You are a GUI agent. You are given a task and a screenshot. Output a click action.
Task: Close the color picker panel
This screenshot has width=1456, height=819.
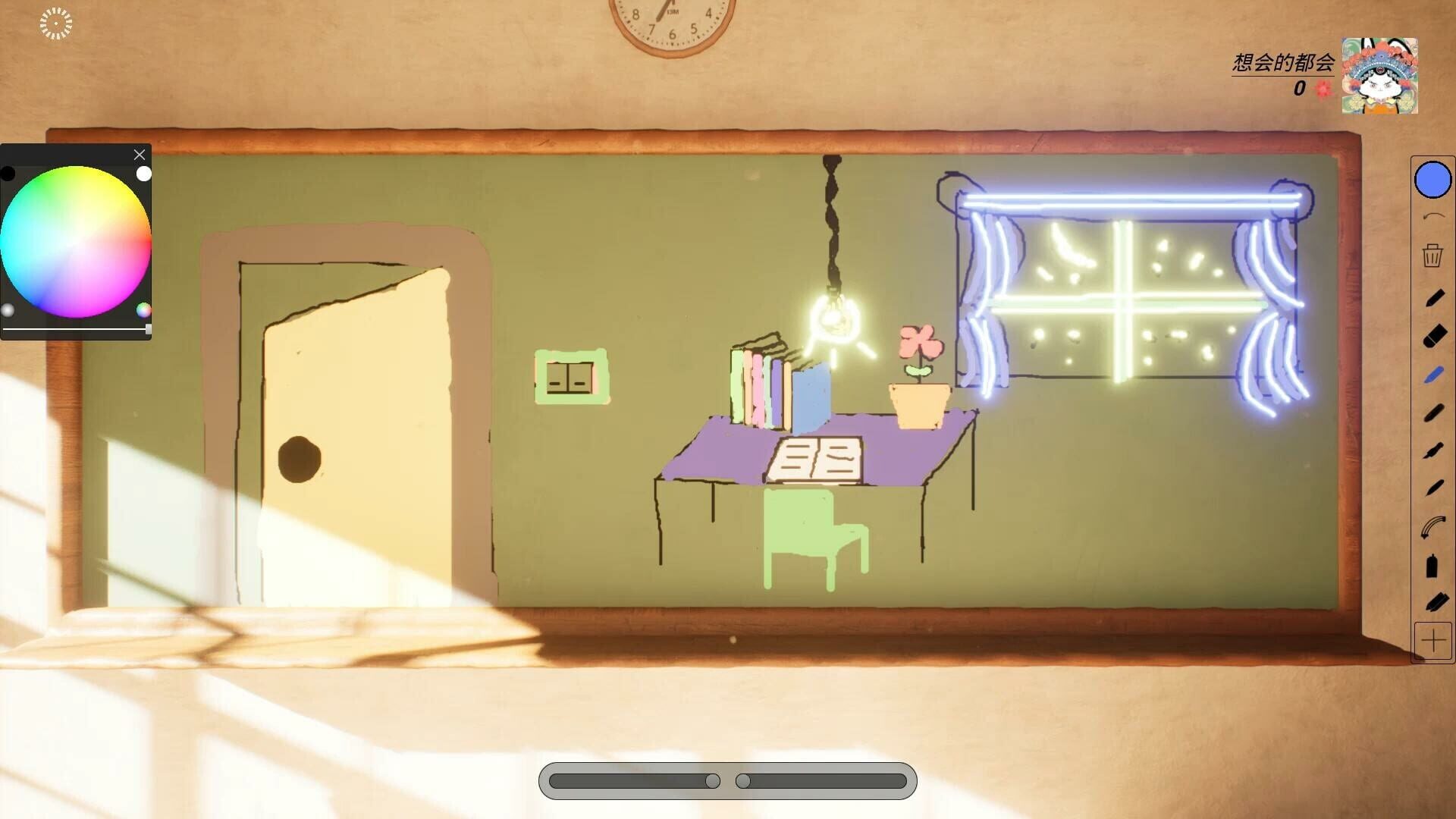[x=140, y=155]
